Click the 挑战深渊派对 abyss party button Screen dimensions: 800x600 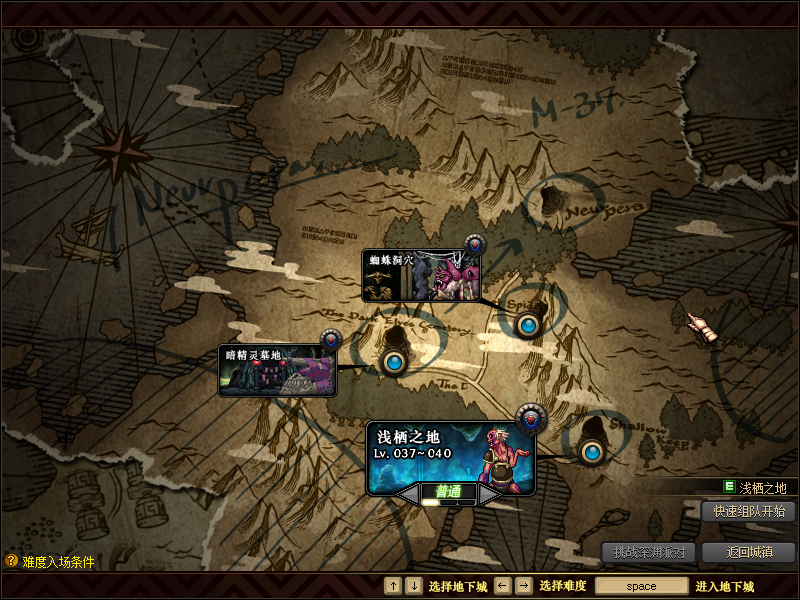[649, 552]
